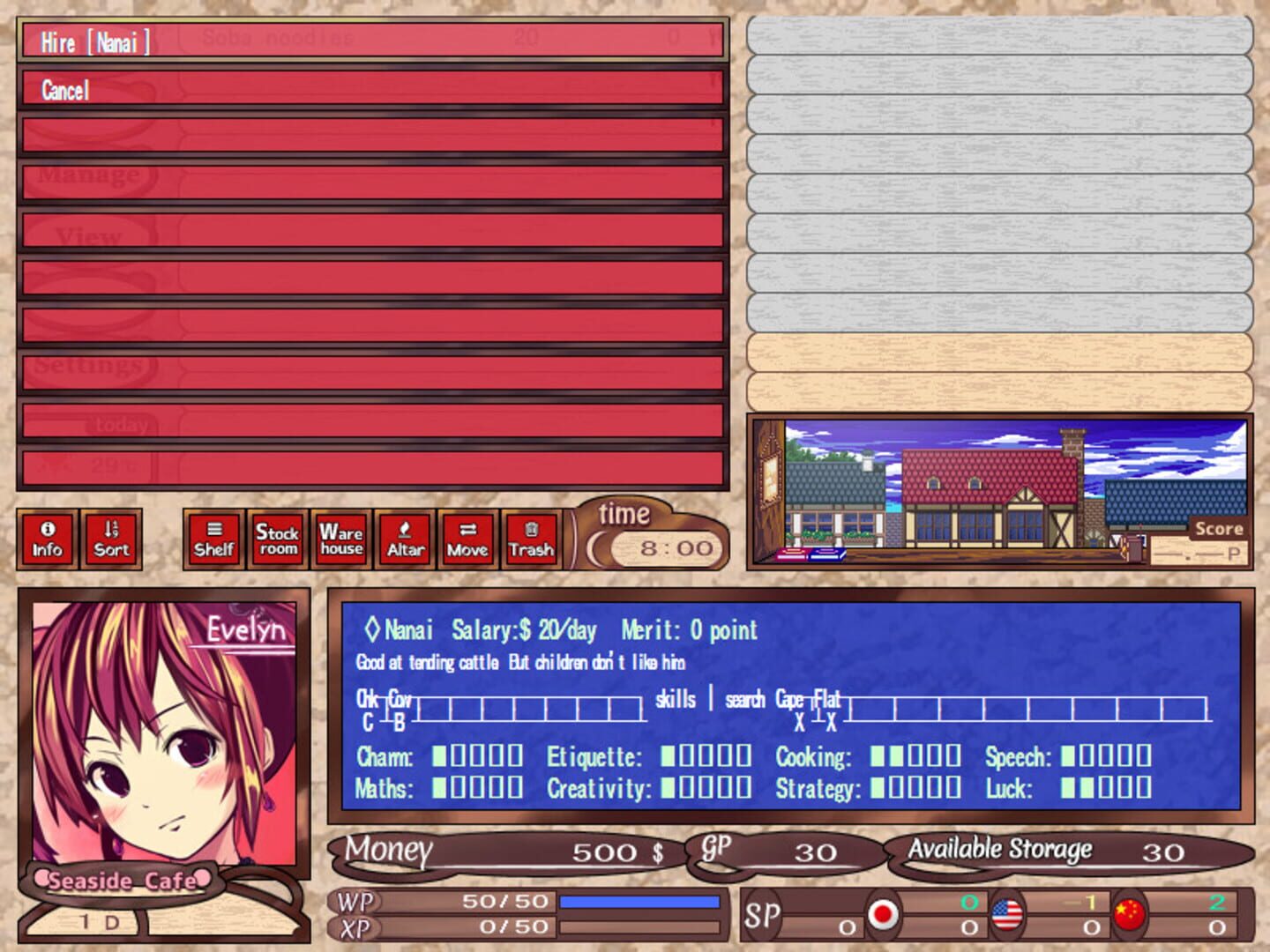This screenshot has height=952, width=1270.
Task: Select the Altar icon
Action: [404, 539]
